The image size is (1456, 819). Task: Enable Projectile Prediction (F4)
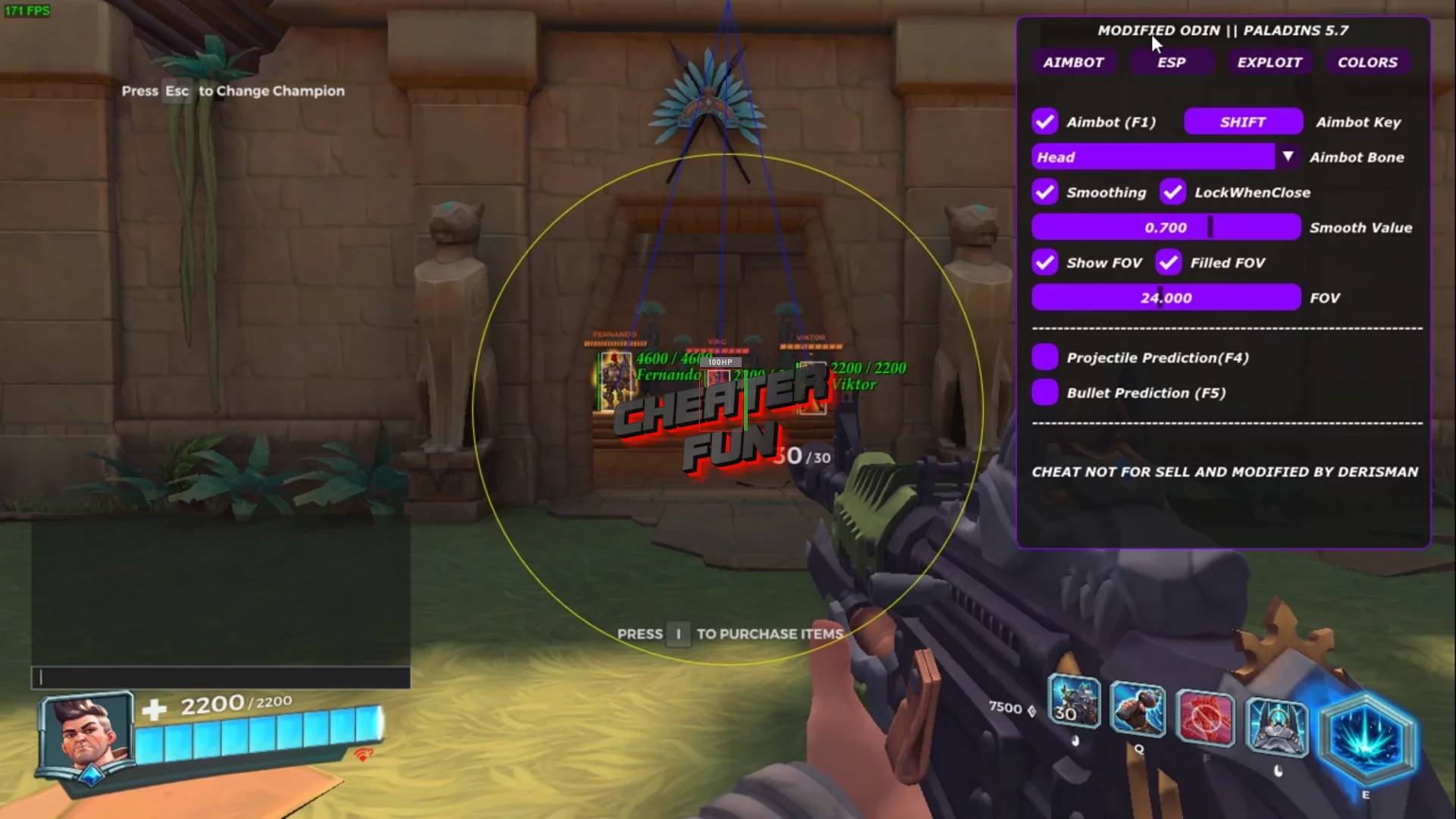tap(1046, 357)
